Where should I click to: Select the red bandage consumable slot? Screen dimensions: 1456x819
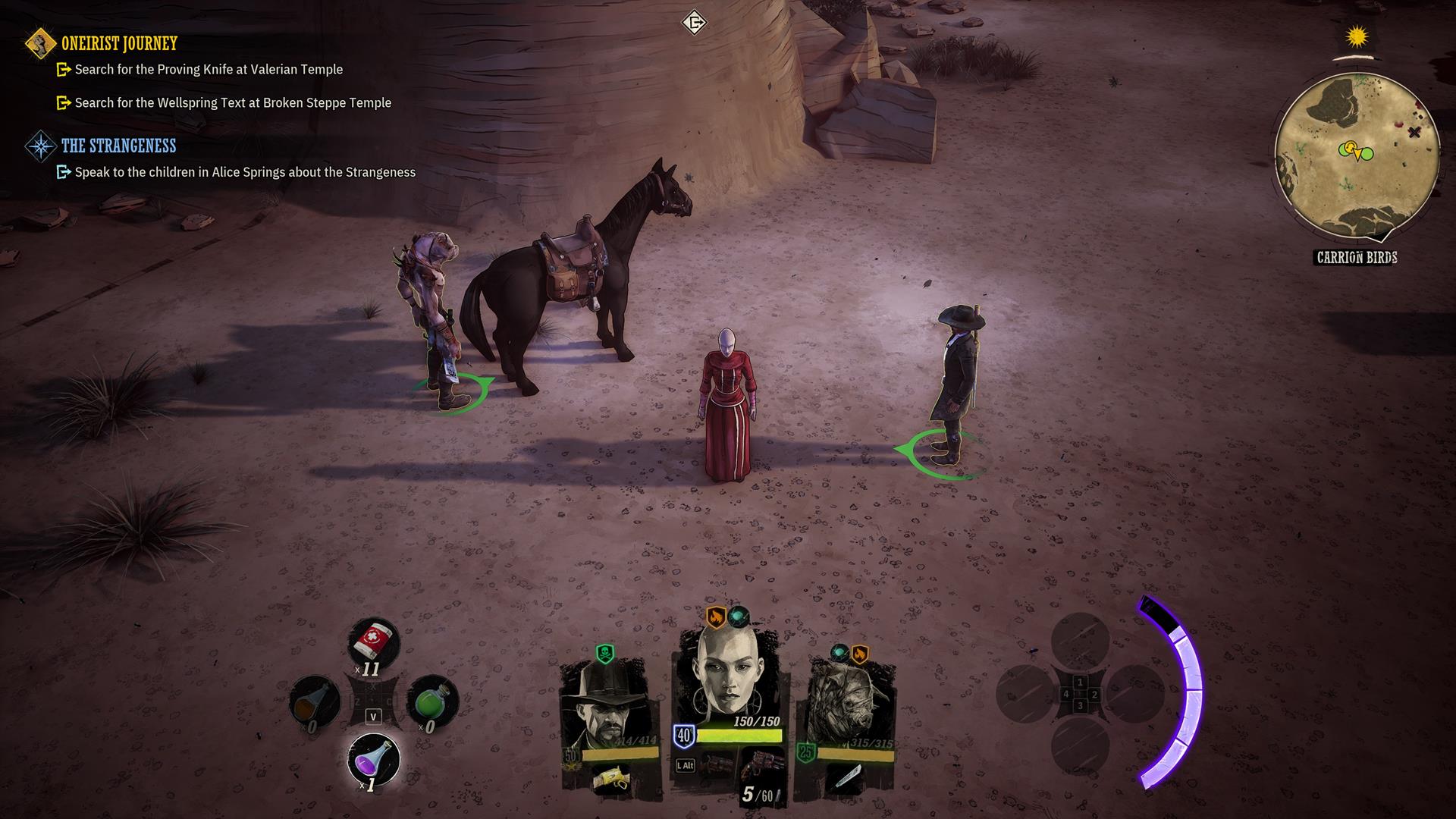[373, 642]
